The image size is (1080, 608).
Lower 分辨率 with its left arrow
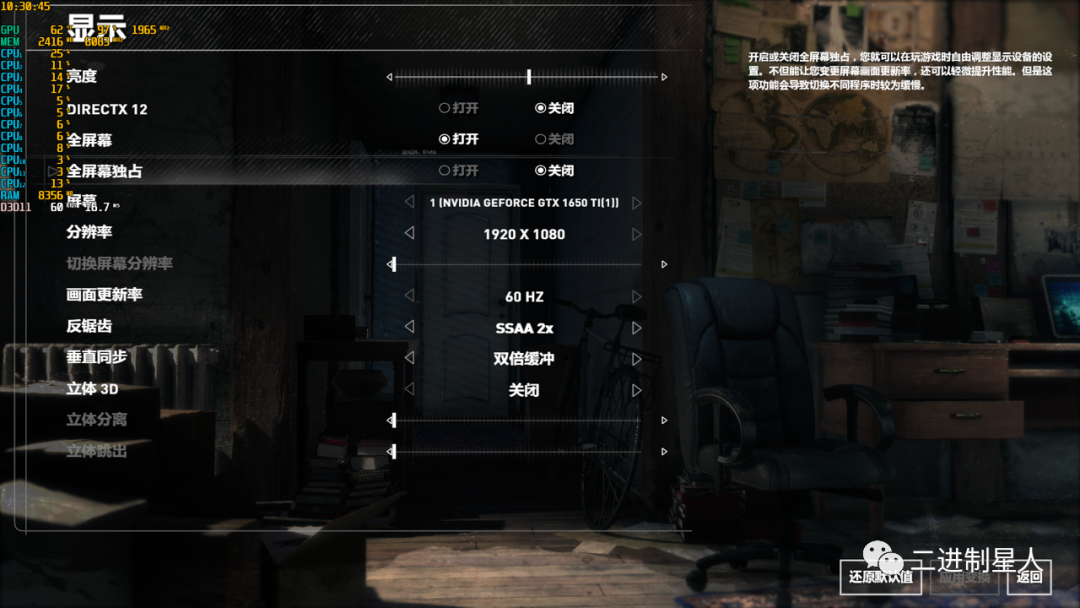[409, 234]
